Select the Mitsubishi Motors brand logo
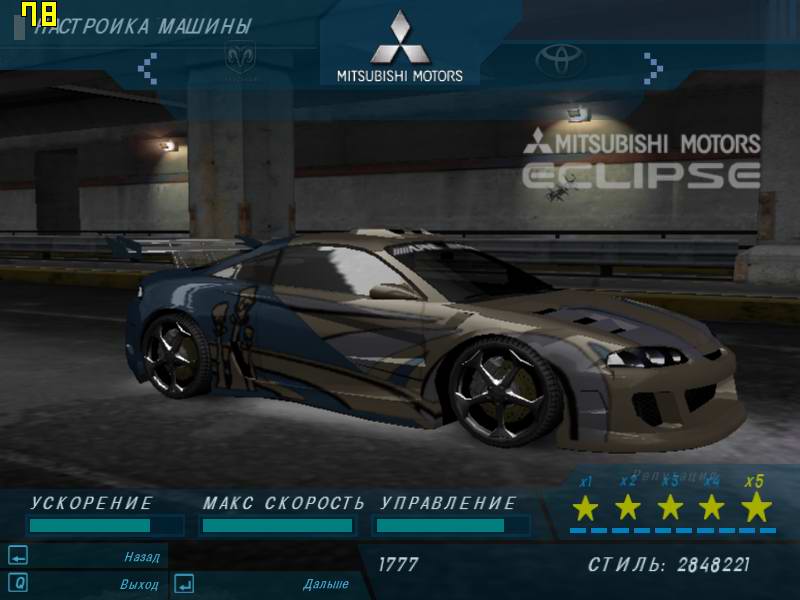This screenshot has width=800, height=600. [399, 48]
